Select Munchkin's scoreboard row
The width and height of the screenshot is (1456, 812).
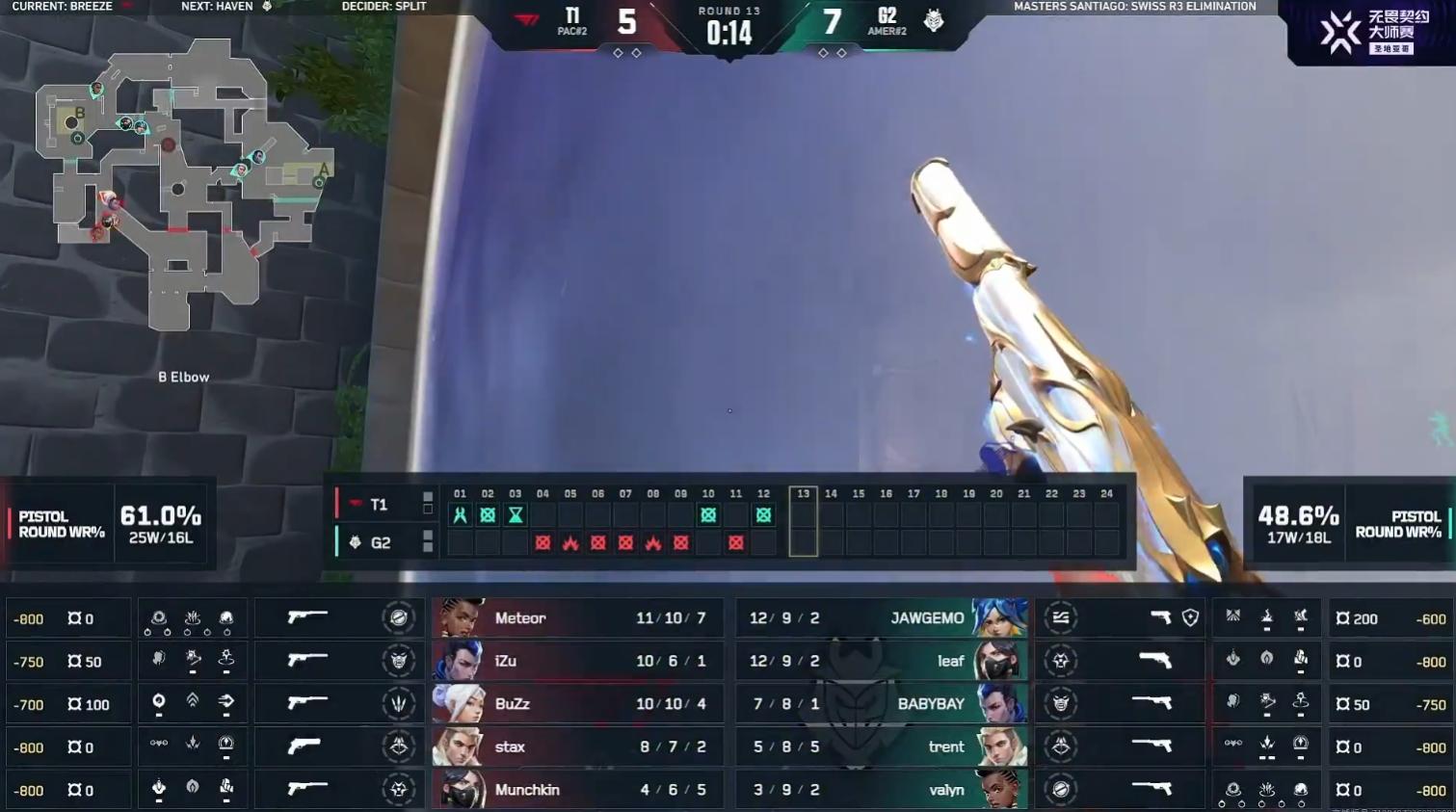578,790
